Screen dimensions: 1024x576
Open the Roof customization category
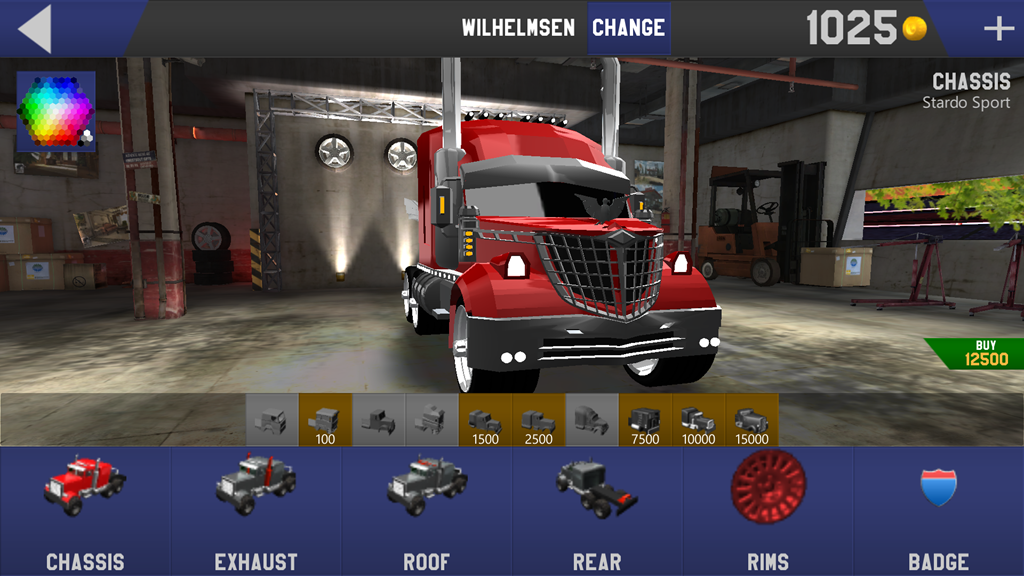point(427,512)
